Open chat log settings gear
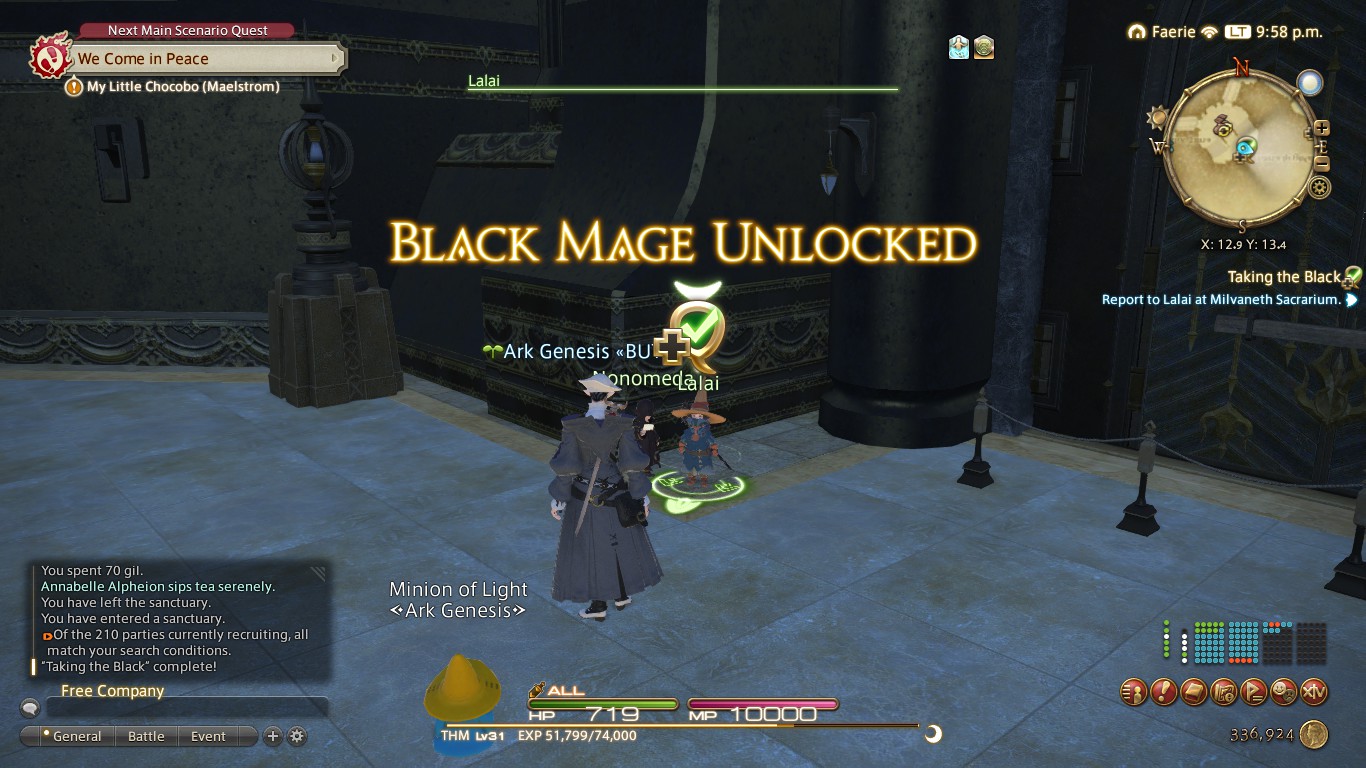Image resolution: width=1366 pixels, height=768 pixels. click(297, 736)
